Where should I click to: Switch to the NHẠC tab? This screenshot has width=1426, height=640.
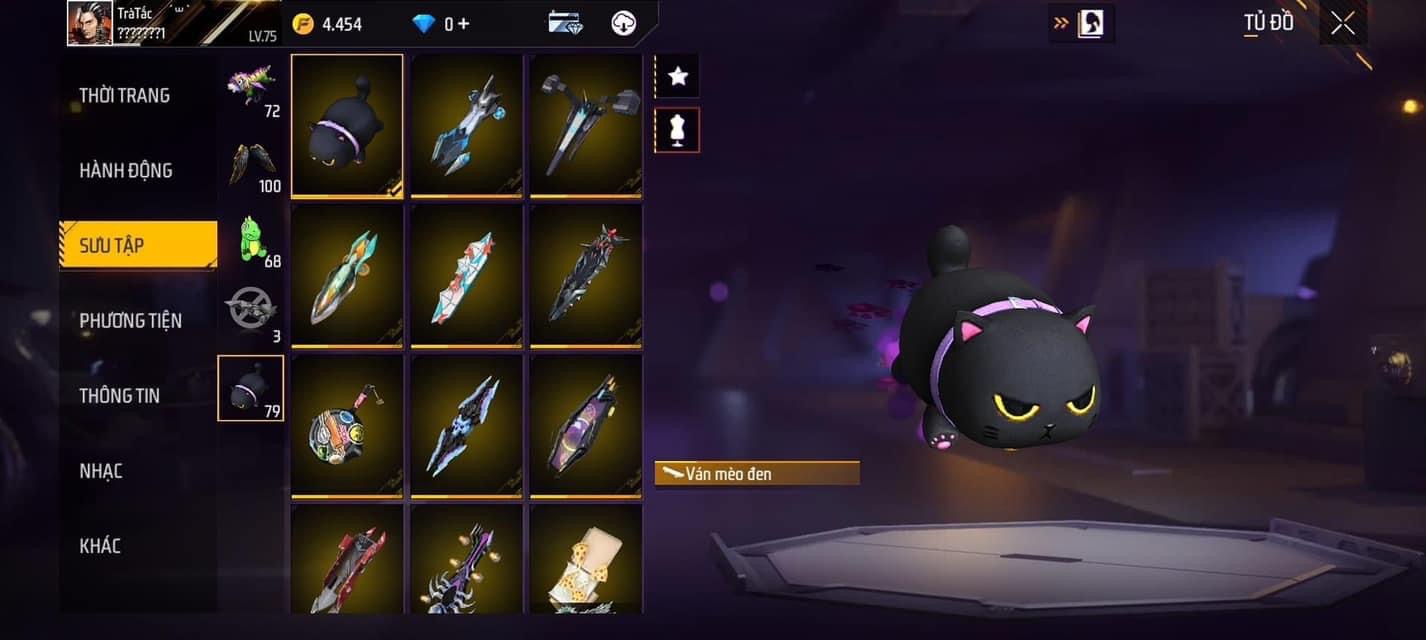pos(101,471)
